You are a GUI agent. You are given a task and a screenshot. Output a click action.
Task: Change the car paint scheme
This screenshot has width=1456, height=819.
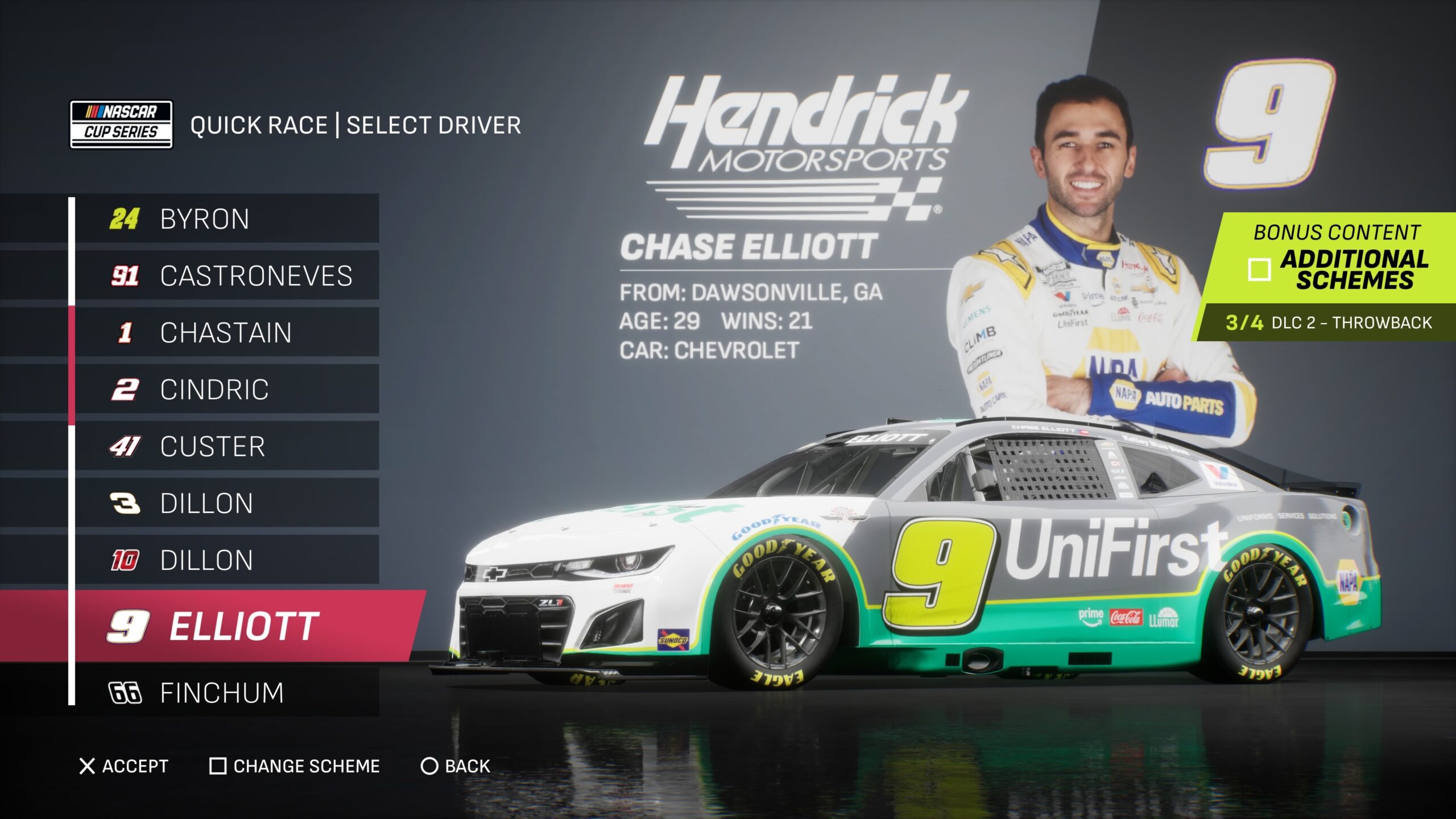coord(295,766)
